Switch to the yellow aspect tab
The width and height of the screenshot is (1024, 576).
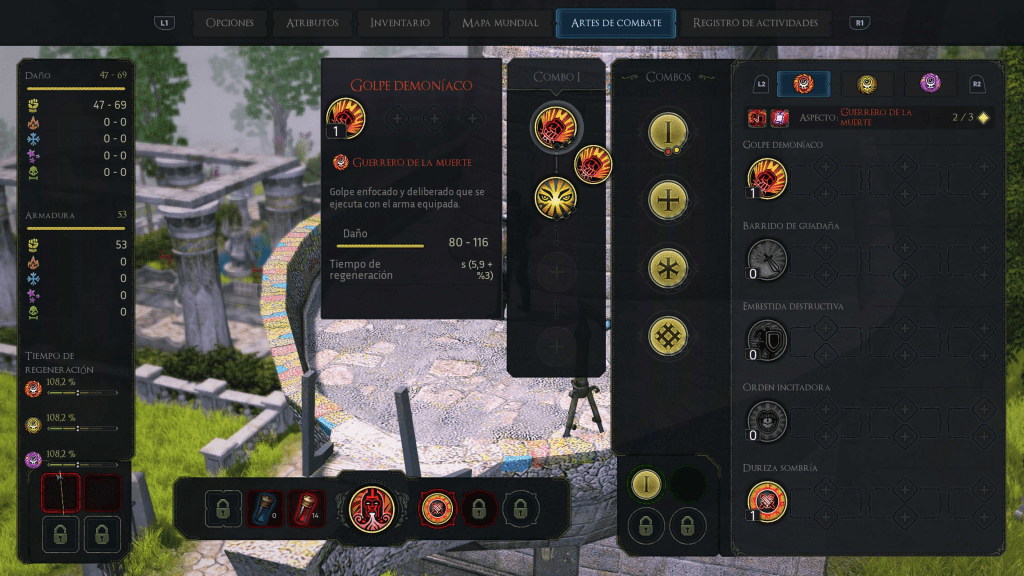(867, 84)
